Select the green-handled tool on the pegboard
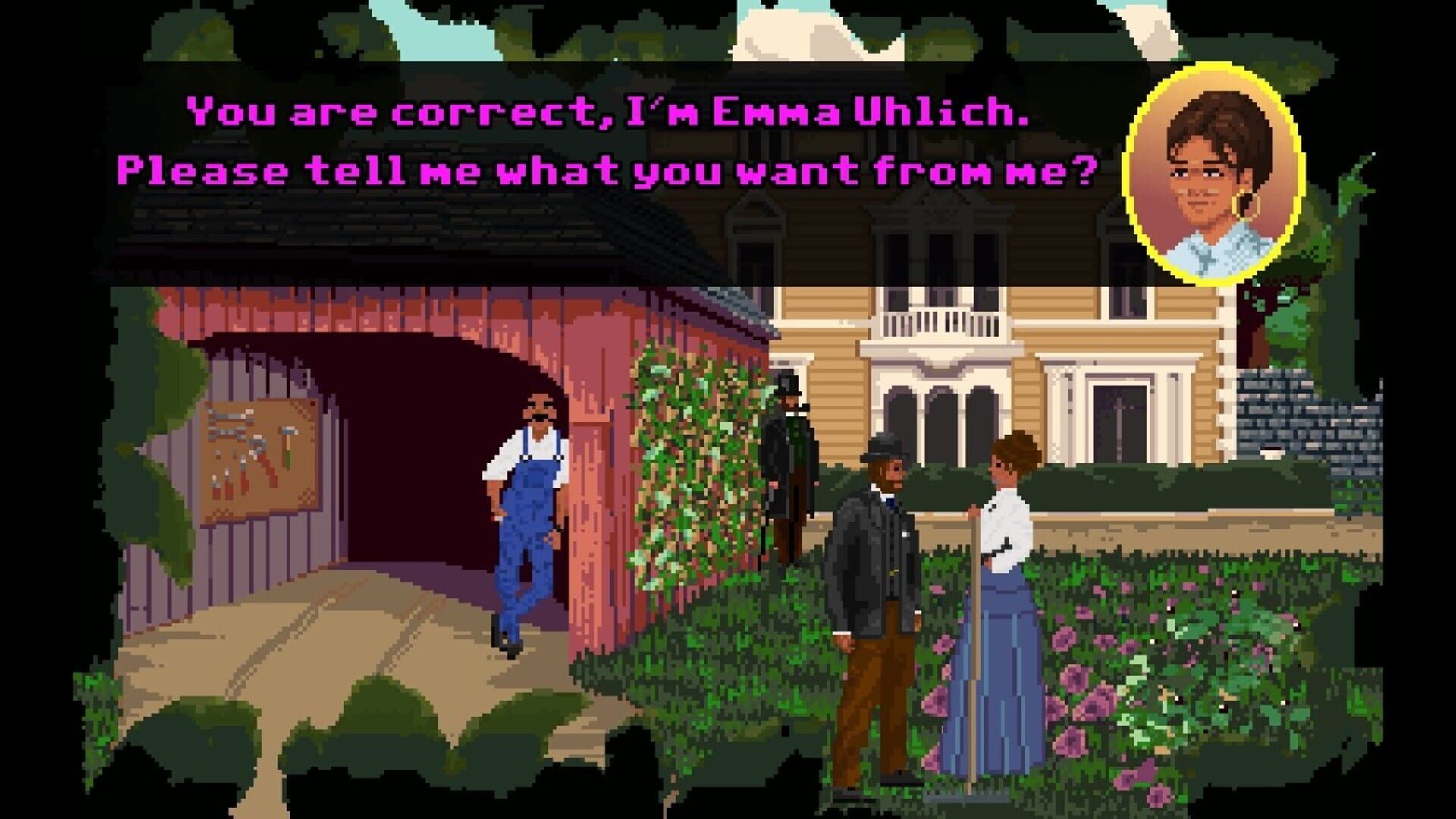 coord(288,459)
